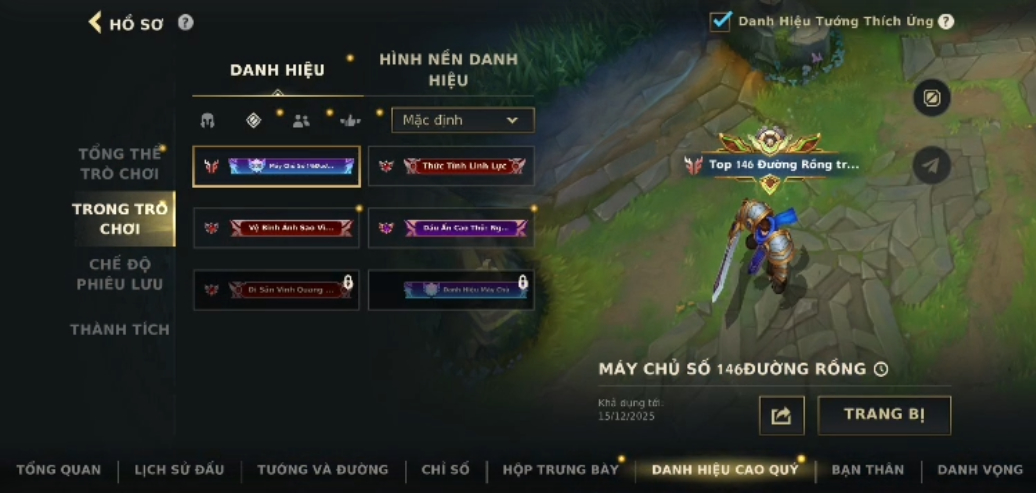Filter titles by the thumbs-up icon

[x=350, y=121]
